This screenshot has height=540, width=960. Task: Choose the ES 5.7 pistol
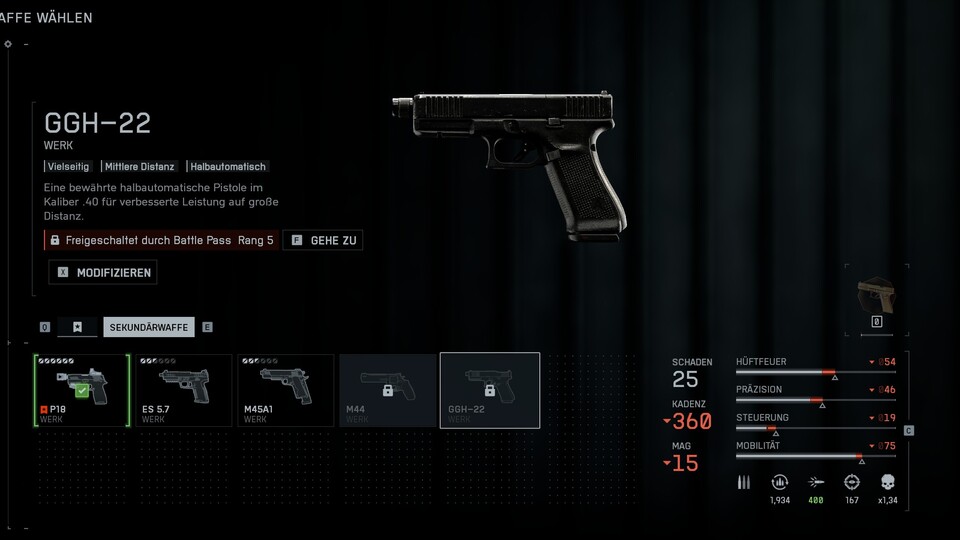(184, 390)
